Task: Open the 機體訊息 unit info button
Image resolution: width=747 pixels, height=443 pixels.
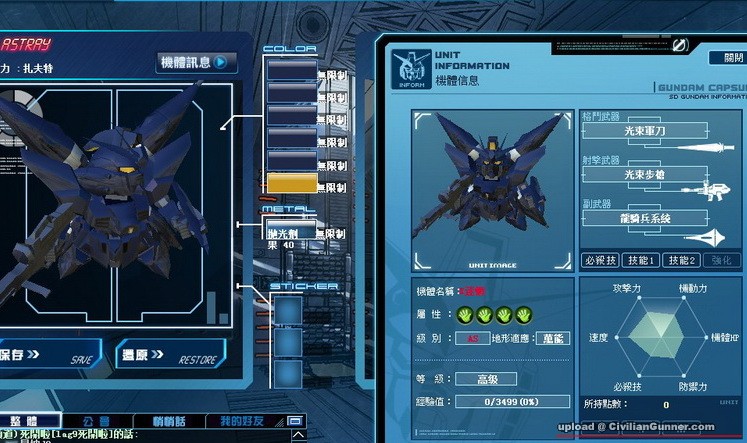Action: (x=196, y=62)
